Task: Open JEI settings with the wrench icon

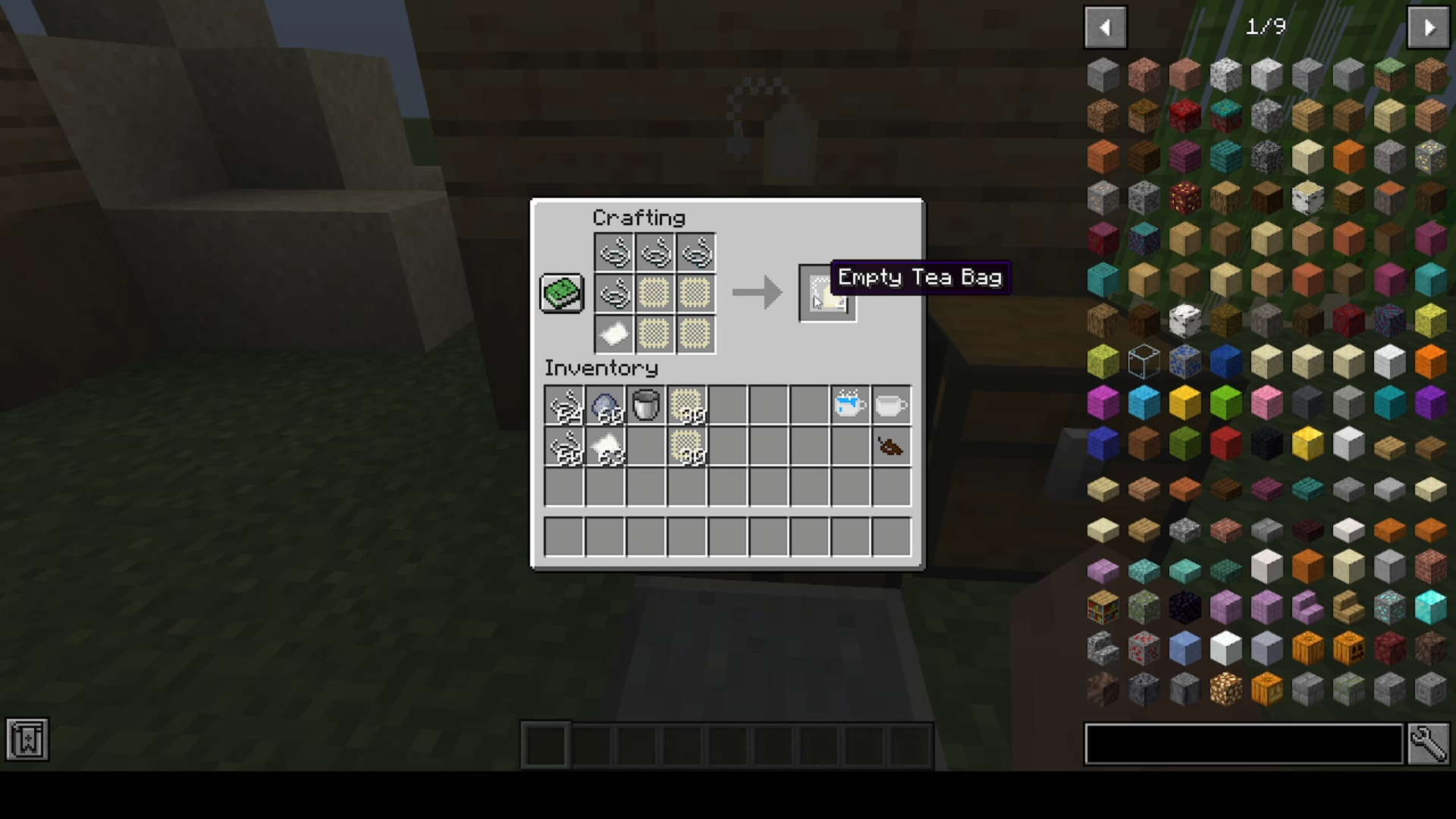Action: coord(1430,745)
